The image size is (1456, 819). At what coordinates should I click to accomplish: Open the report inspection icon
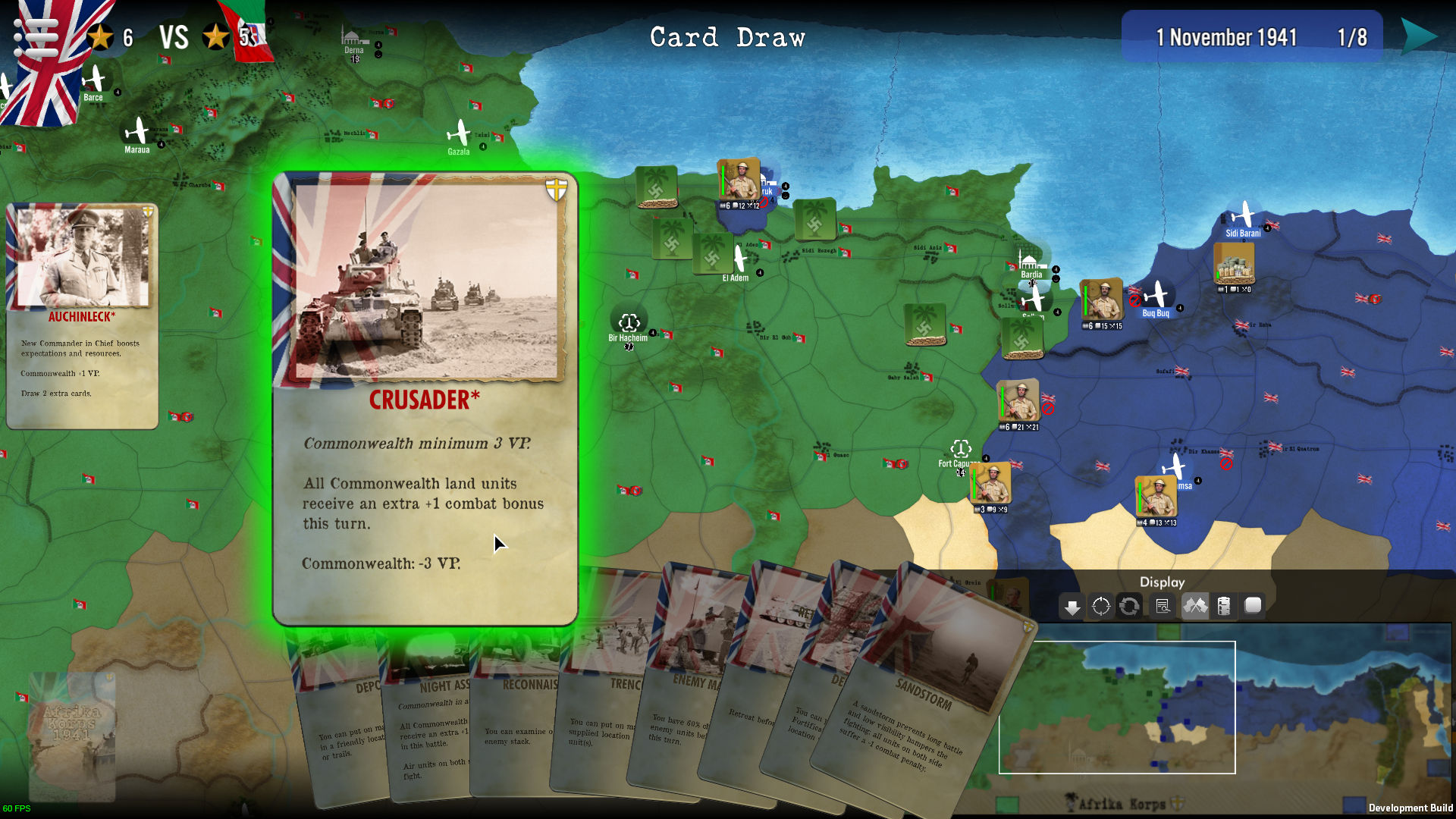point(1163,605)
